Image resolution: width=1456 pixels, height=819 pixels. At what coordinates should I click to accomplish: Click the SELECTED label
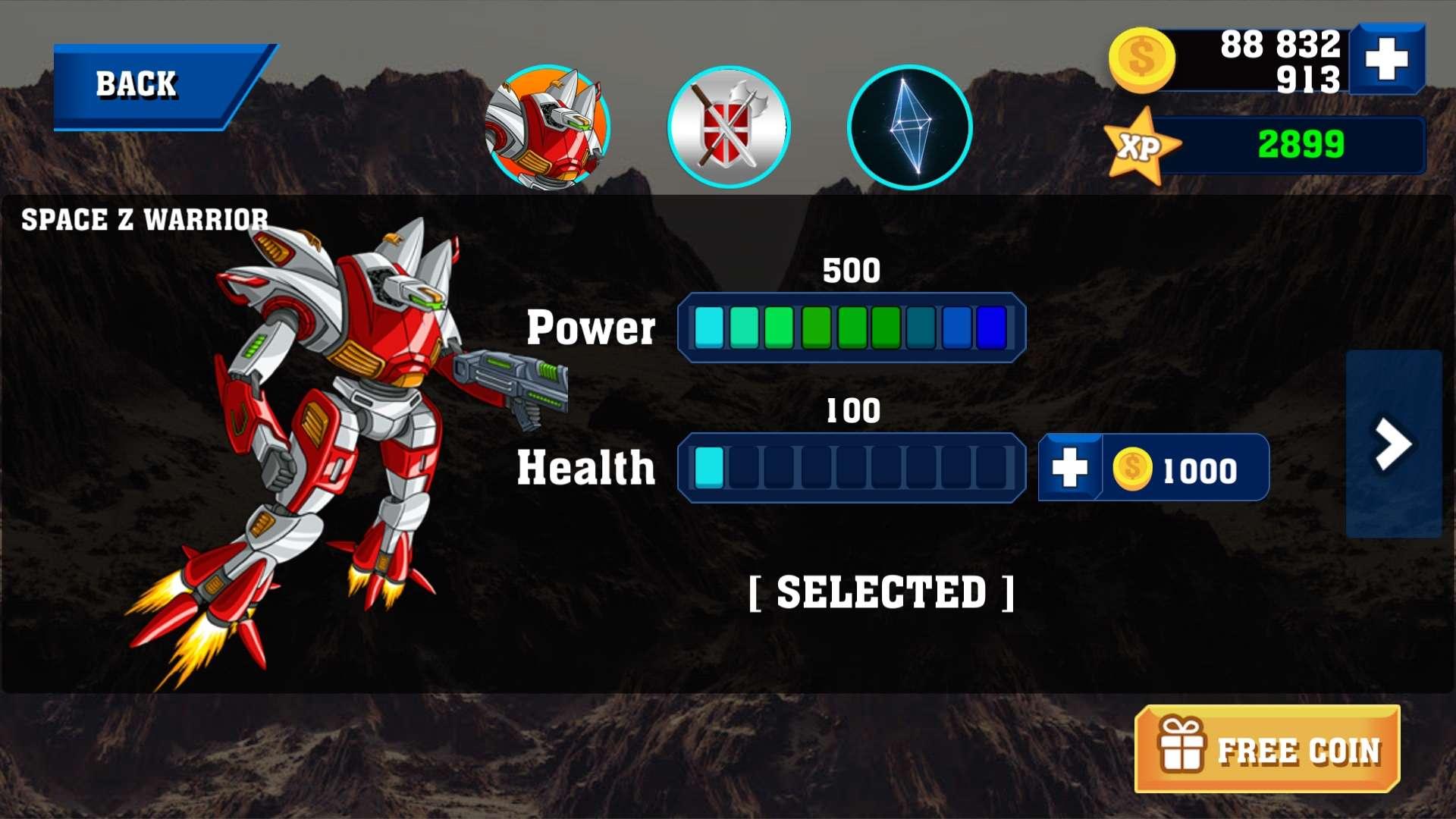881,595
